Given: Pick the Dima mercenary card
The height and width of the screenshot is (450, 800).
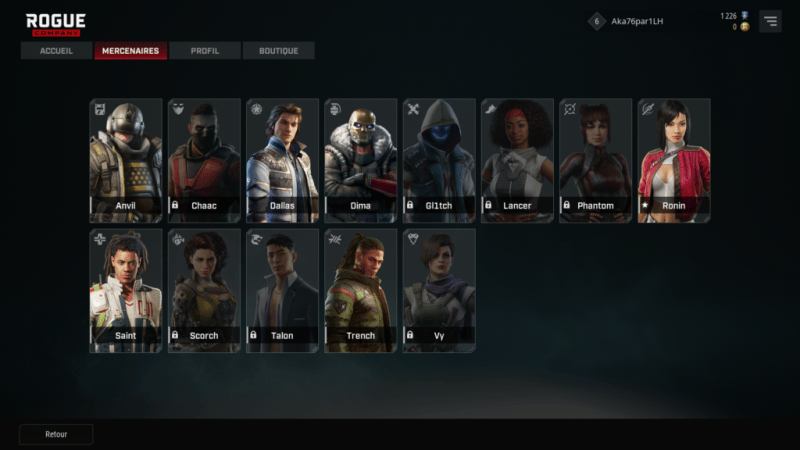Looking at the screenshot, I should (x=361, y=160).
